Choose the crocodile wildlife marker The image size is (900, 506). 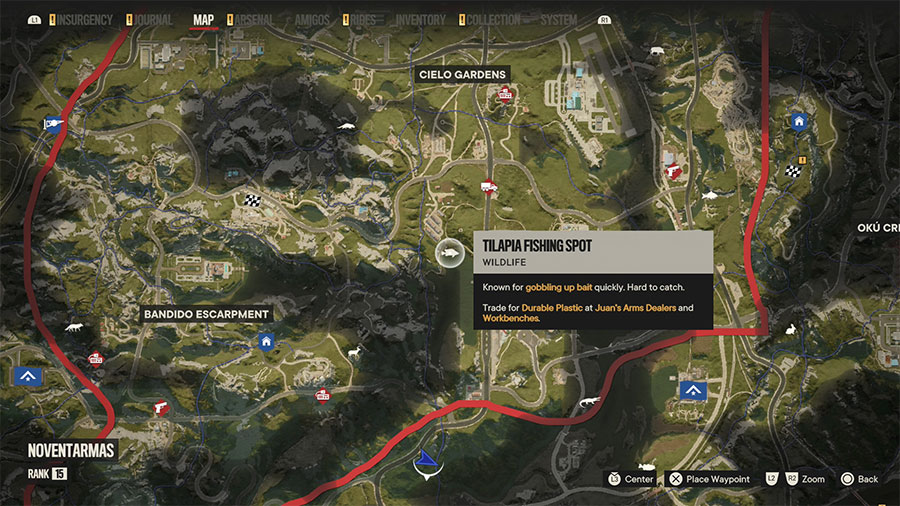pos(591,402)
